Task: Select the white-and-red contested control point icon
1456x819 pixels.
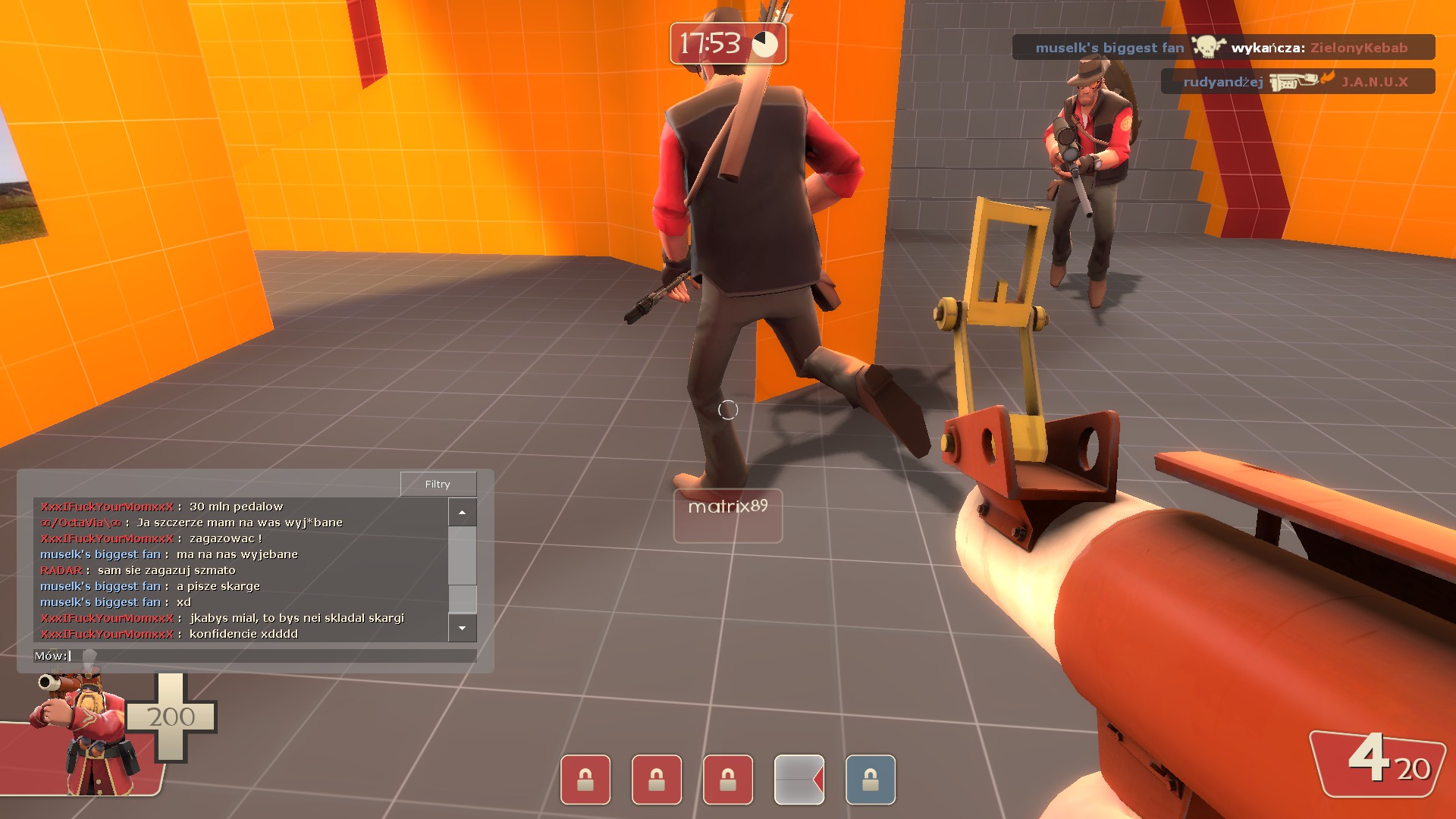Action: [x=799, y=780]
